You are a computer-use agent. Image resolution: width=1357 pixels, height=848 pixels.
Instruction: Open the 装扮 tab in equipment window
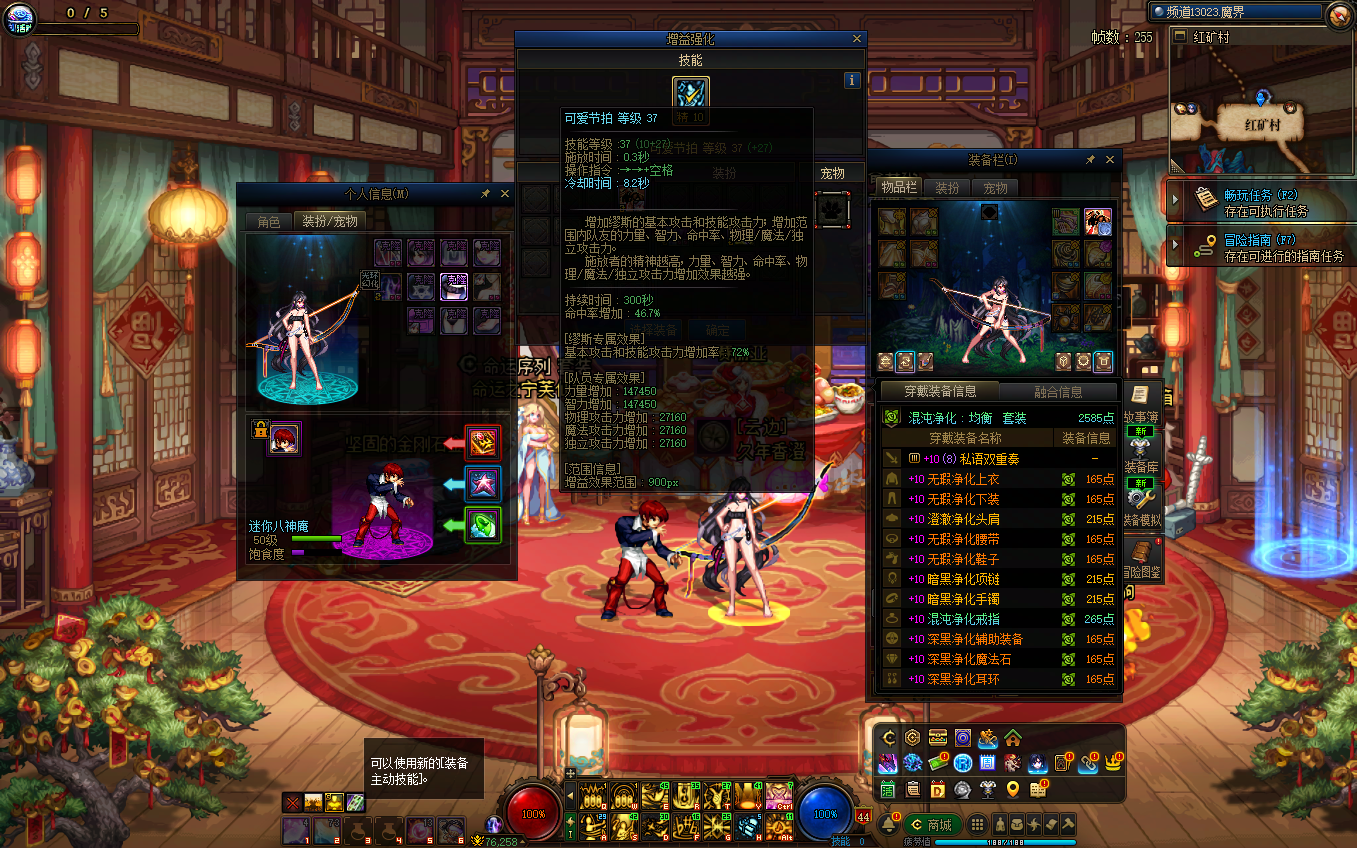click(947, 188)
